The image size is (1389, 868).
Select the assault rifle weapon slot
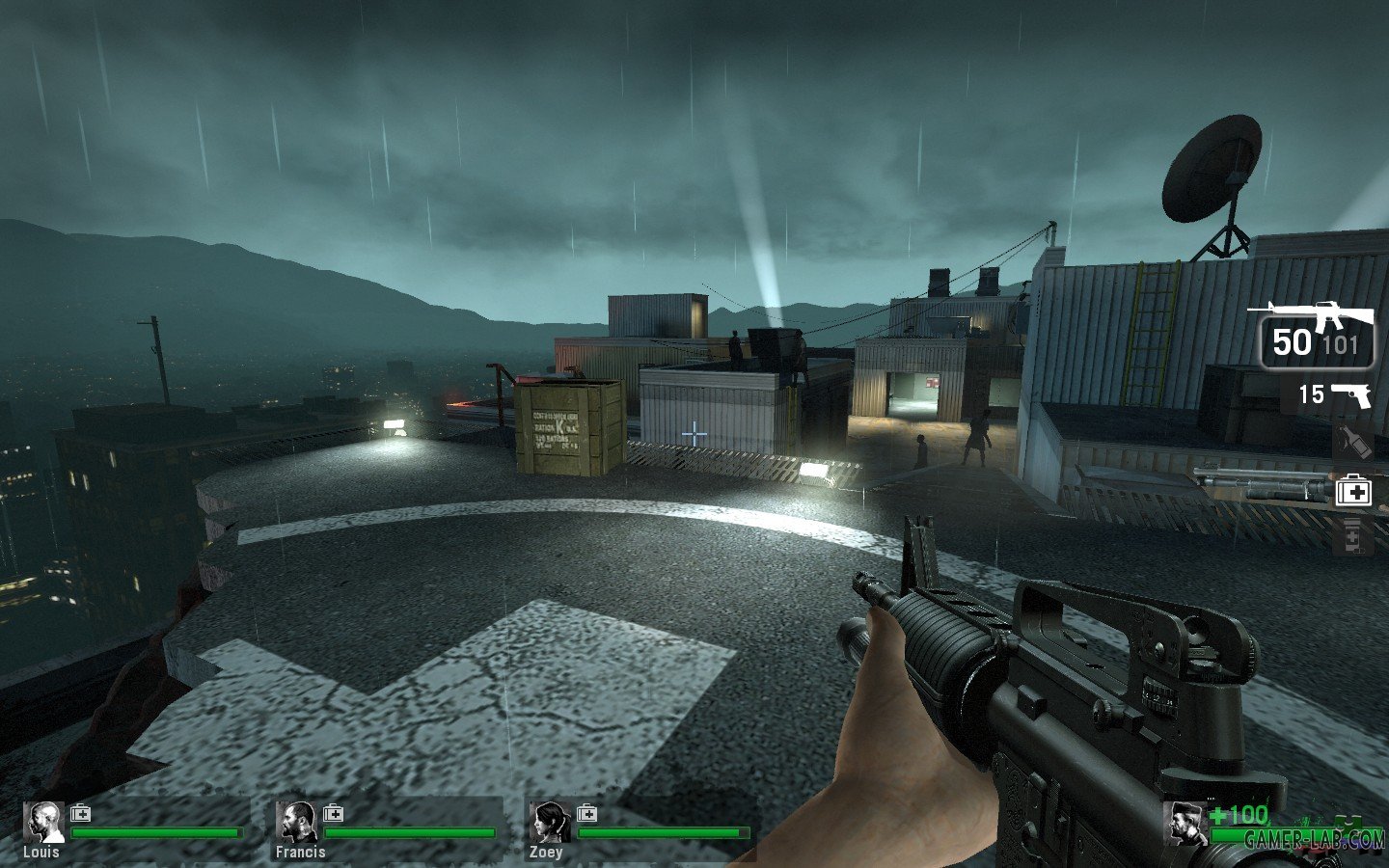(1316, 334)
